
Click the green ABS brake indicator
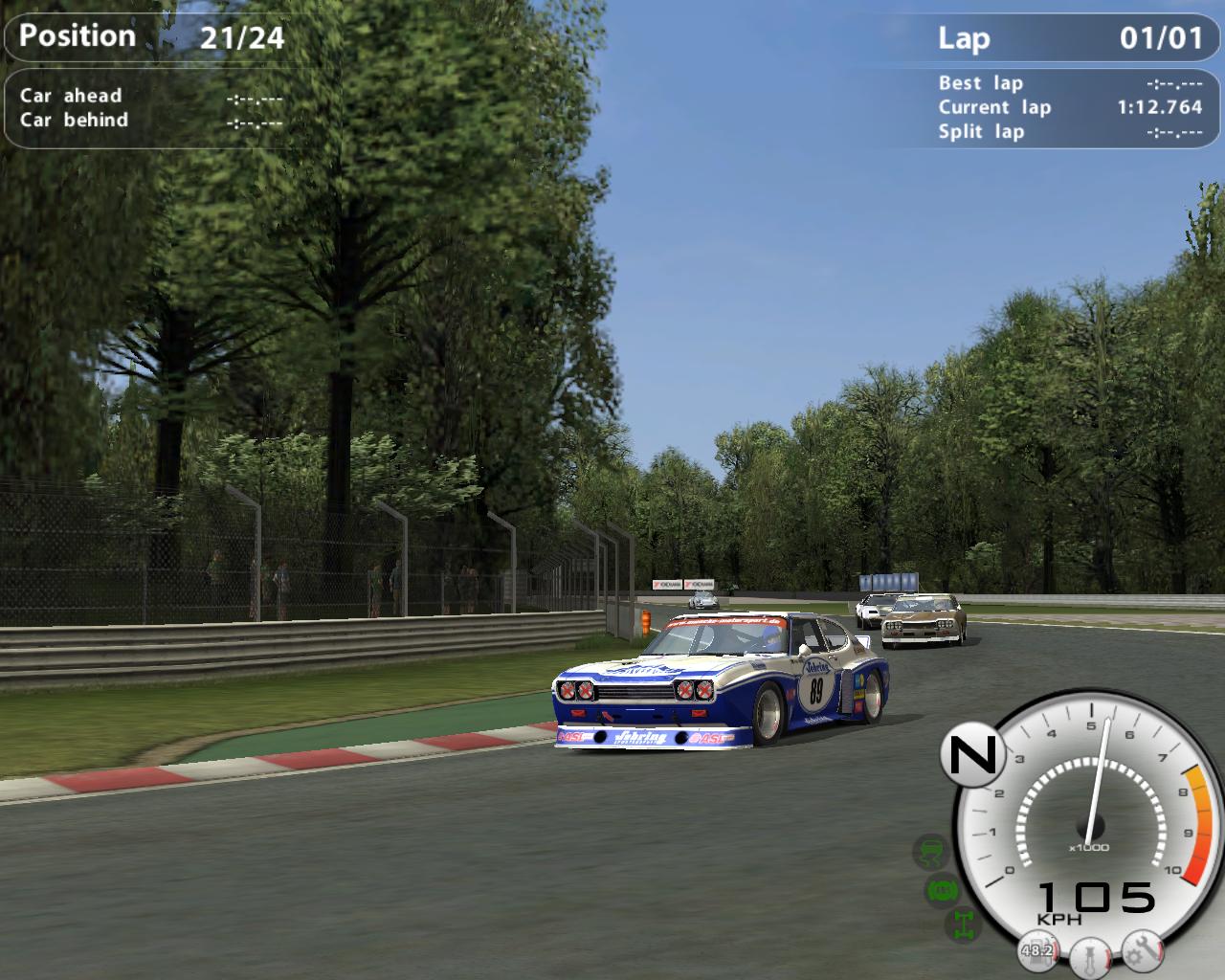click(943, 891)
